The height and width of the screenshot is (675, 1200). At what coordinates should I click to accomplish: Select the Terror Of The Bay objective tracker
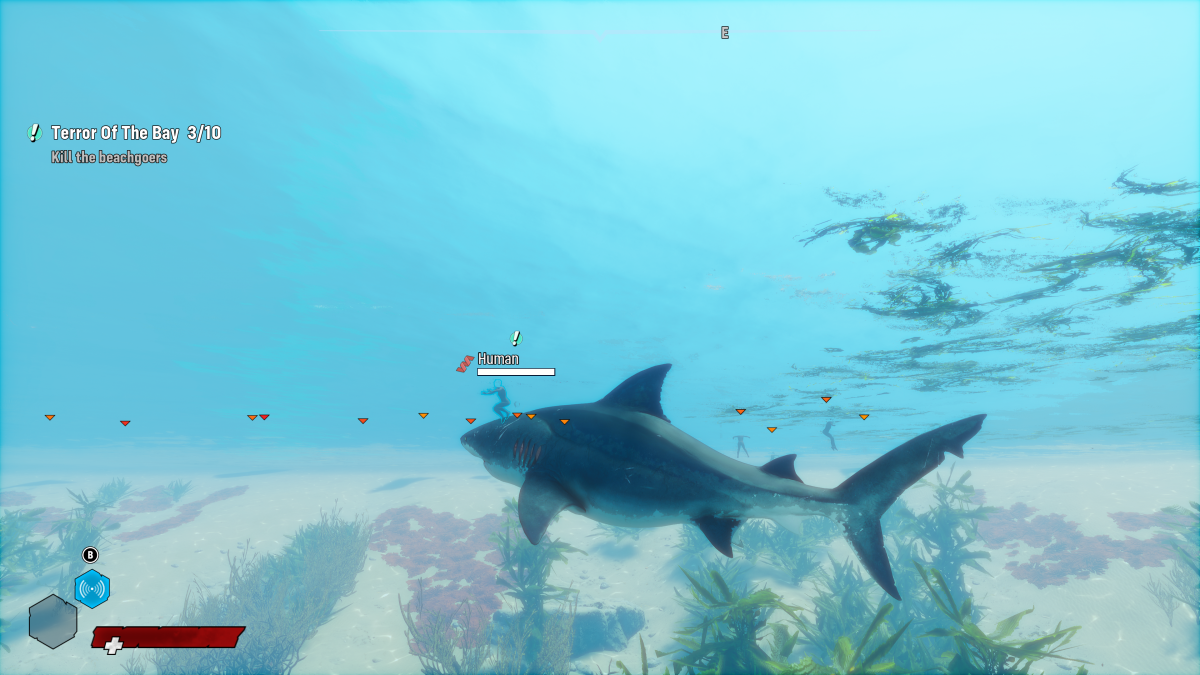pos(135,133)
